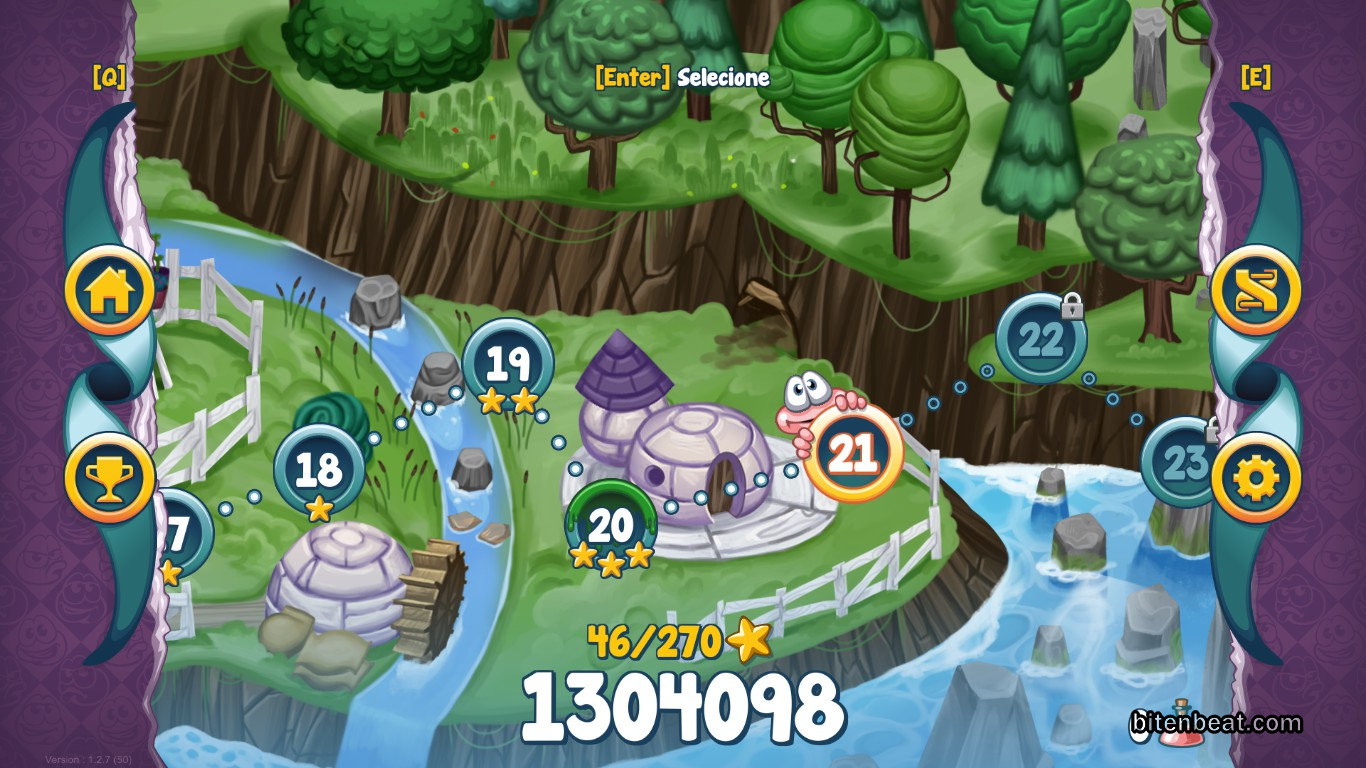Viewport: 1366px width, 768px height.
Task: Open the trophy achievements button
Action: [x=110, y=477]
